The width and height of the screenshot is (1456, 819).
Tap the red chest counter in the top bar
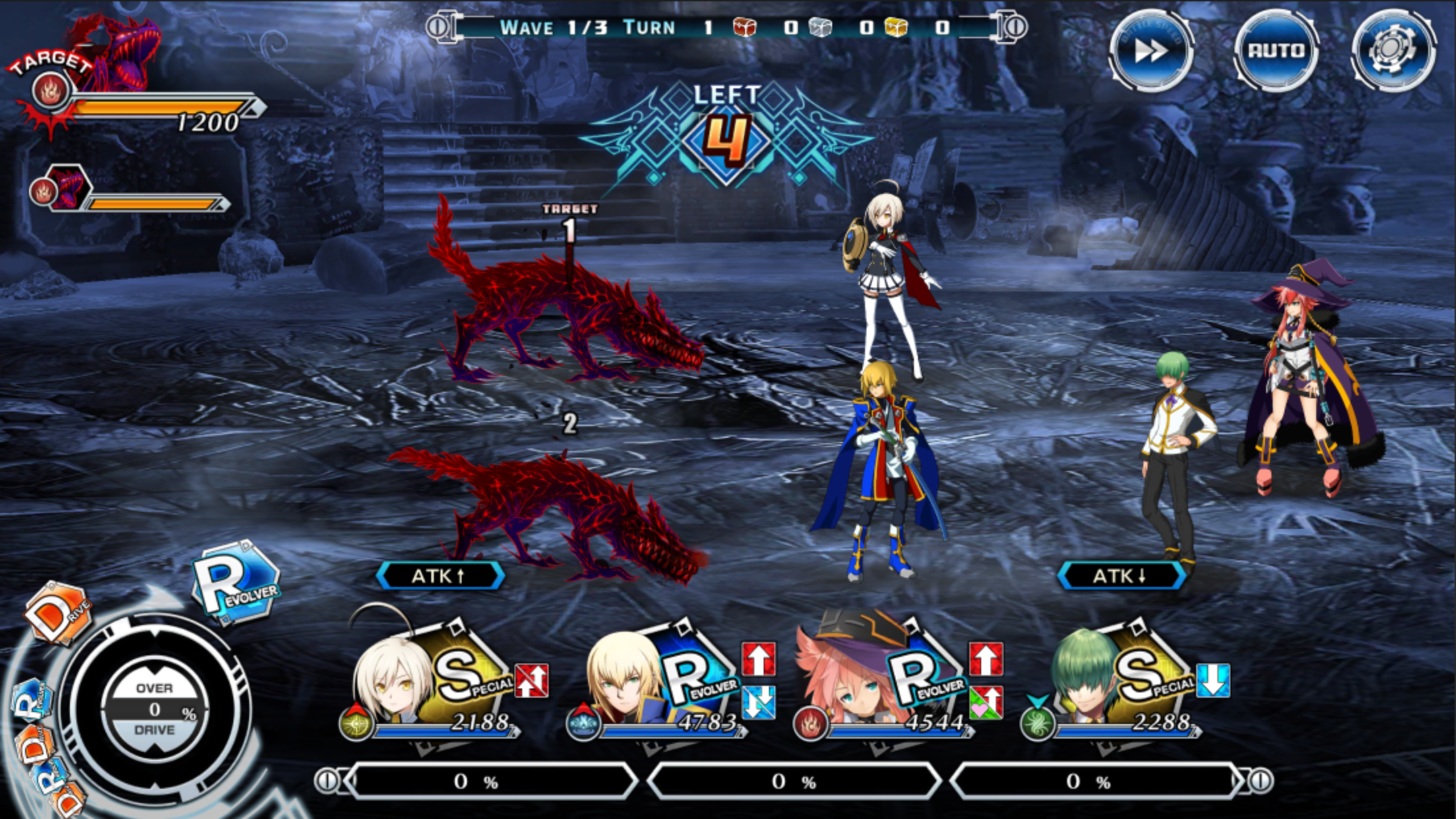coord(745,28)
